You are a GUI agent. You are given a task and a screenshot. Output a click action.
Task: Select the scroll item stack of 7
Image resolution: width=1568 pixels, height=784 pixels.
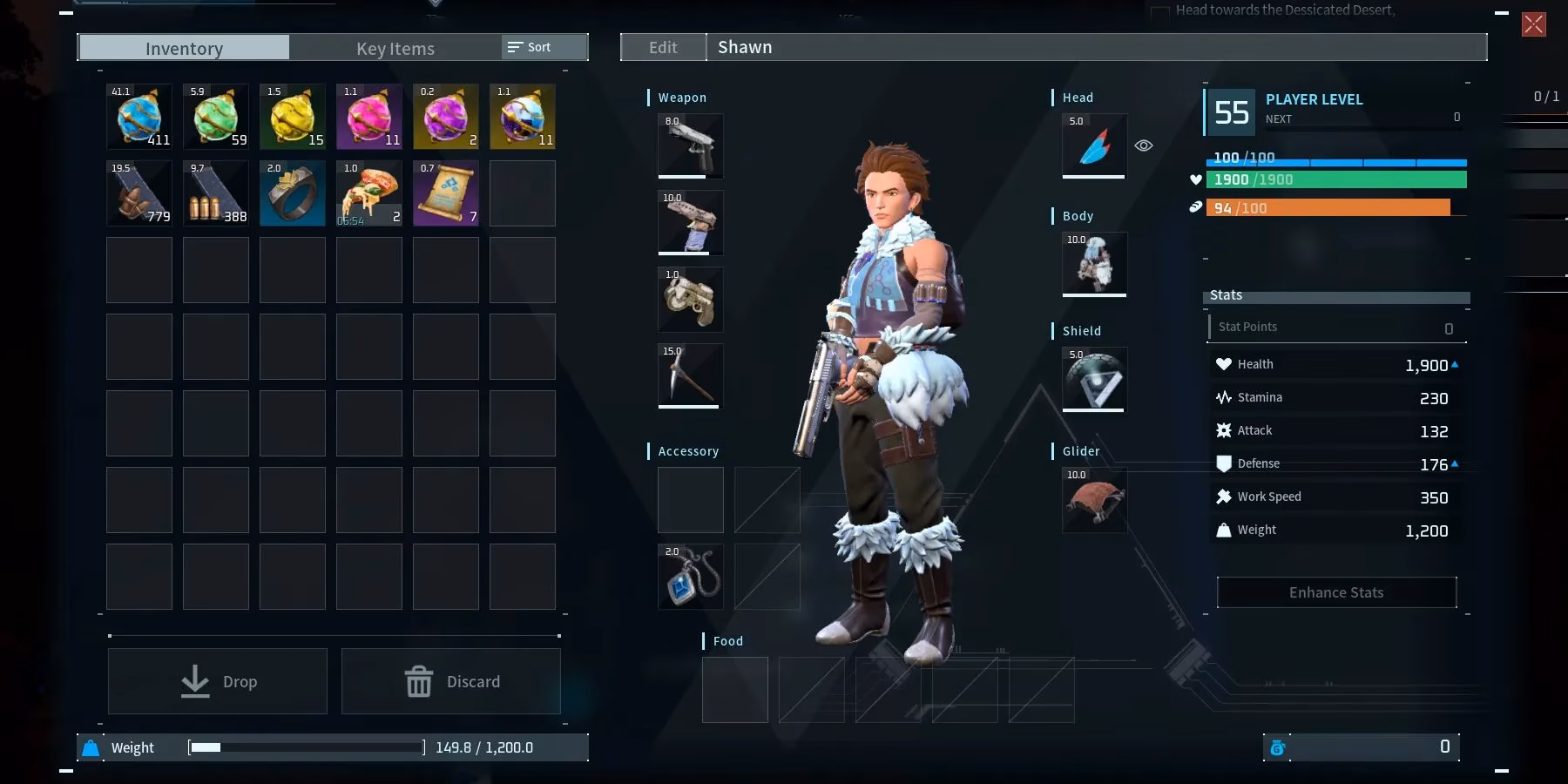click(446, 193)
